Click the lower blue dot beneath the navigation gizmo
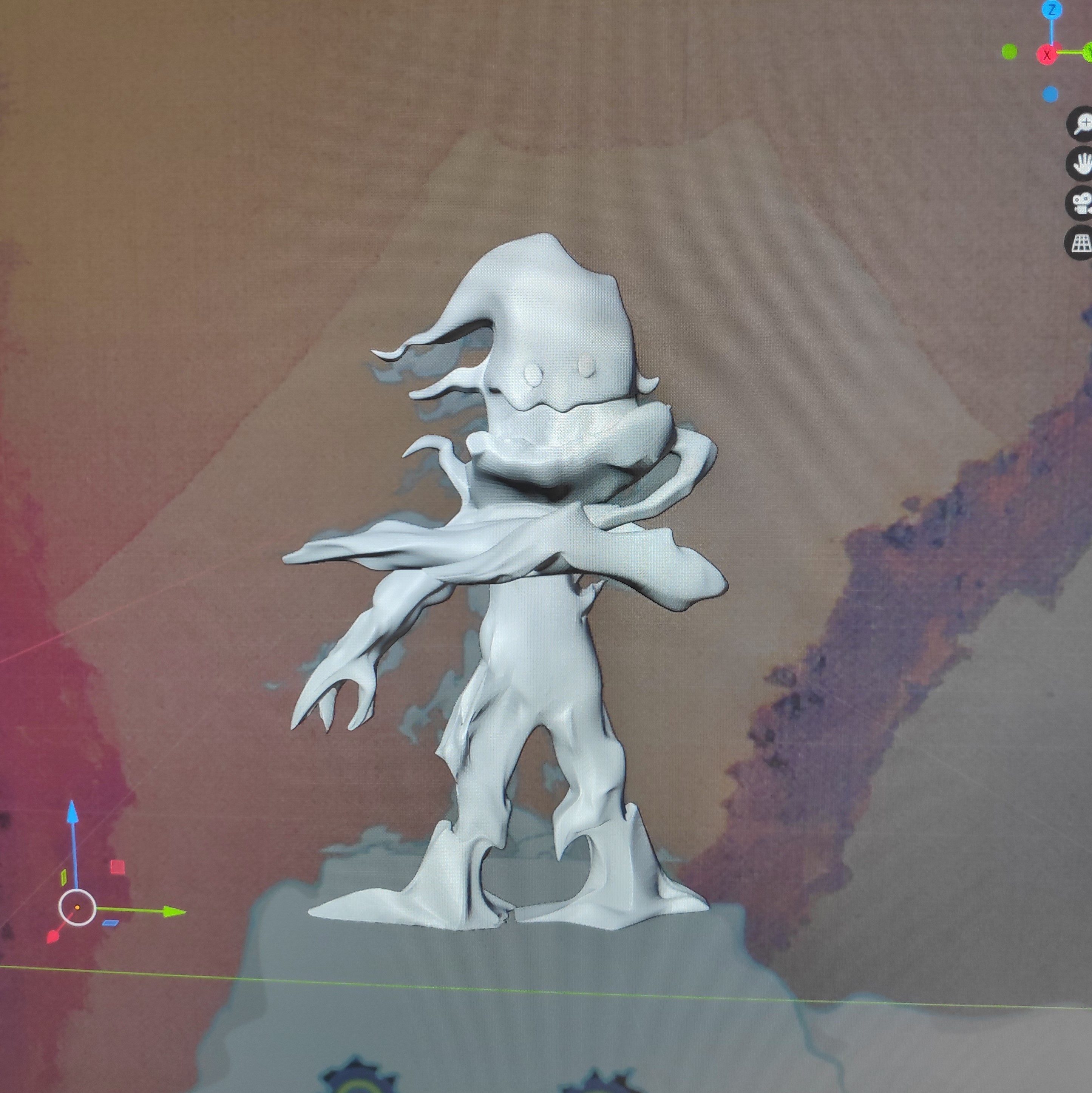This screenshot has height=1093, width=1092. pos(1051,94)
